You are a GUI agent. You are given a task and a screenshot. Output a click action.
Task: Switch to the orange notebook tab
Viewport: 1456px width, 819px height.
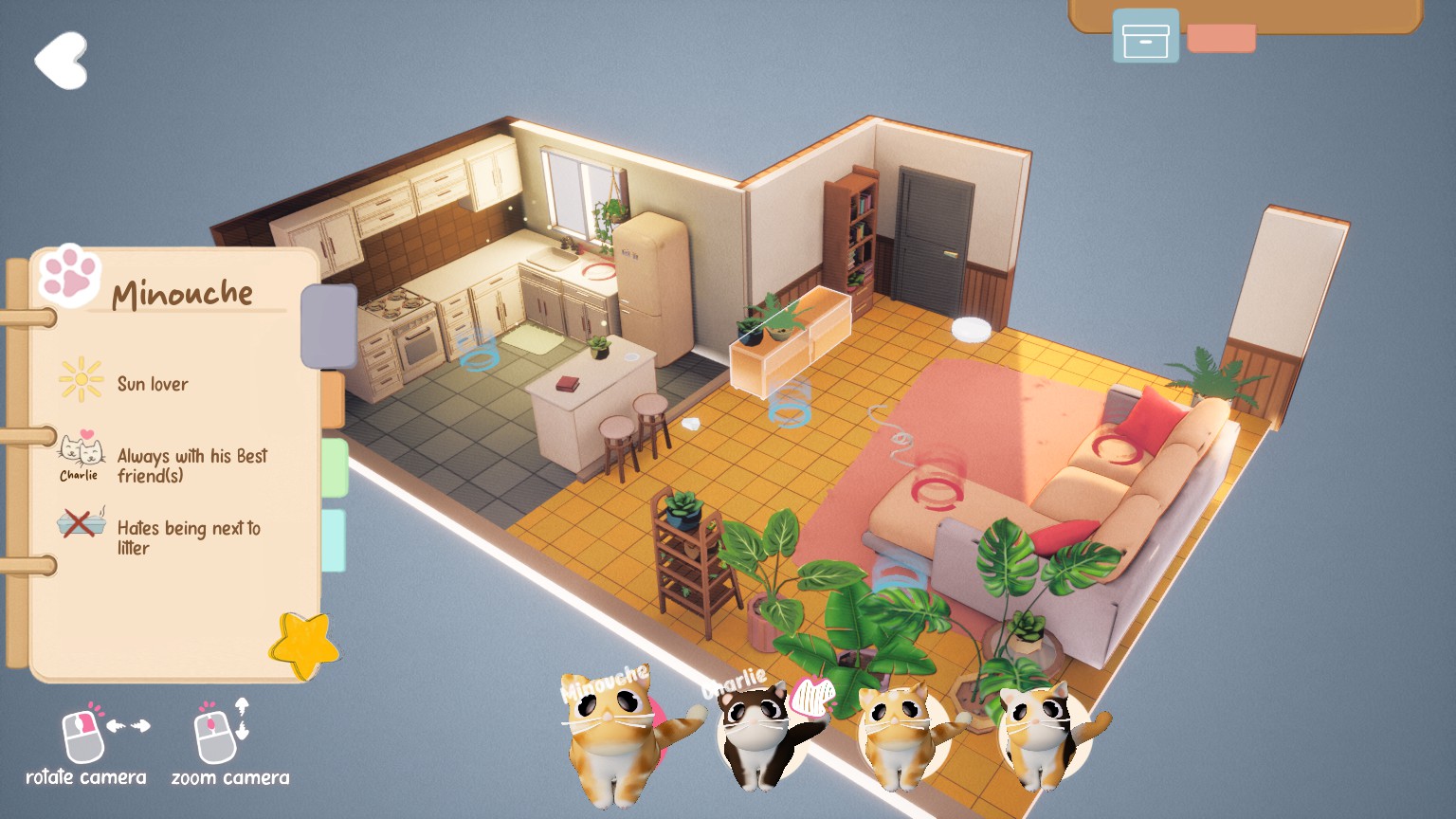point(333,399)
